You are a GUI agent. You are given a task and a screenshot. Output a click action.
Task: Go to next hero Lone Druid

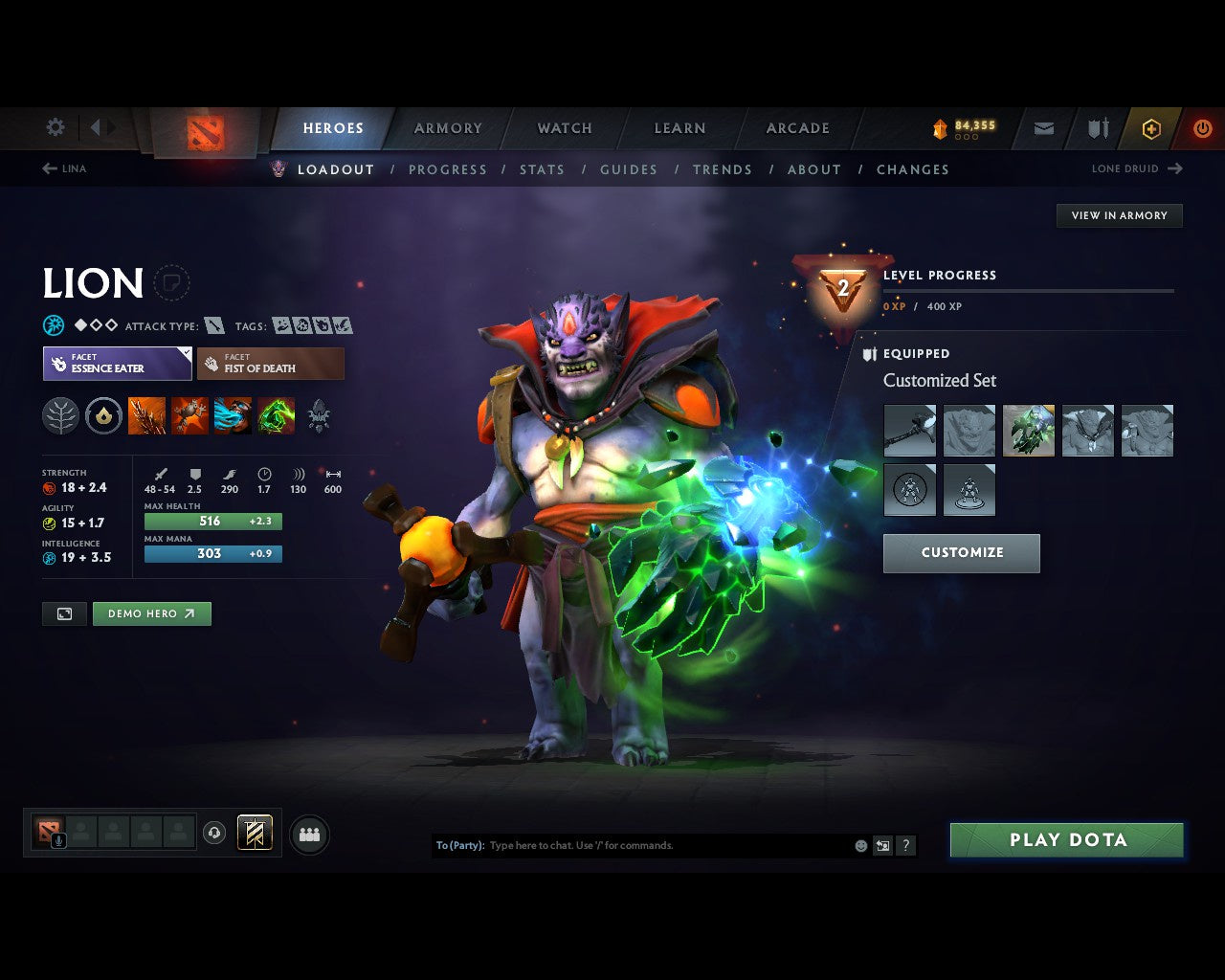(x=1137, y=168)
